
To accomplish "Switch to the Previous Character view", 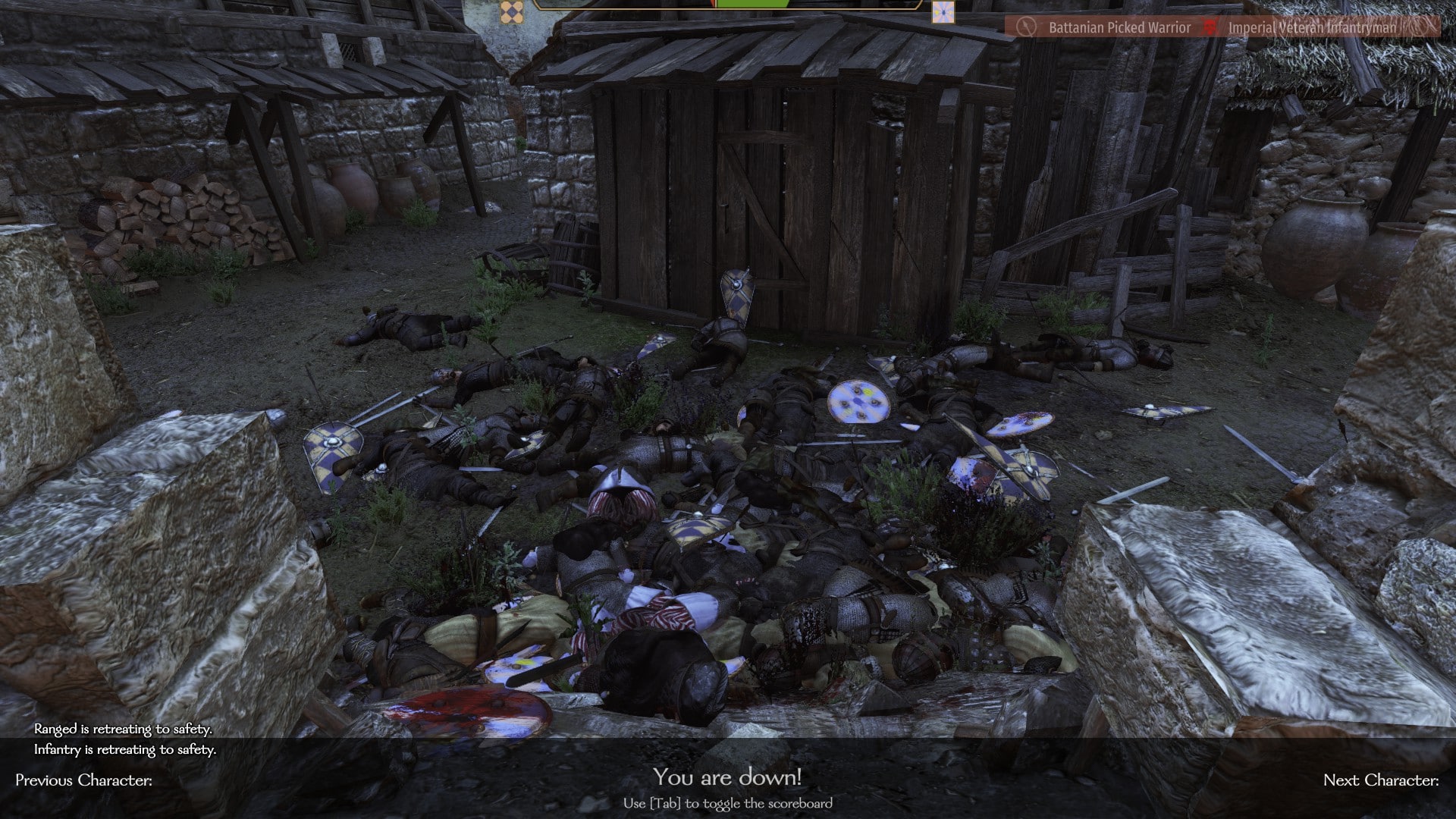I will [83, 780].
